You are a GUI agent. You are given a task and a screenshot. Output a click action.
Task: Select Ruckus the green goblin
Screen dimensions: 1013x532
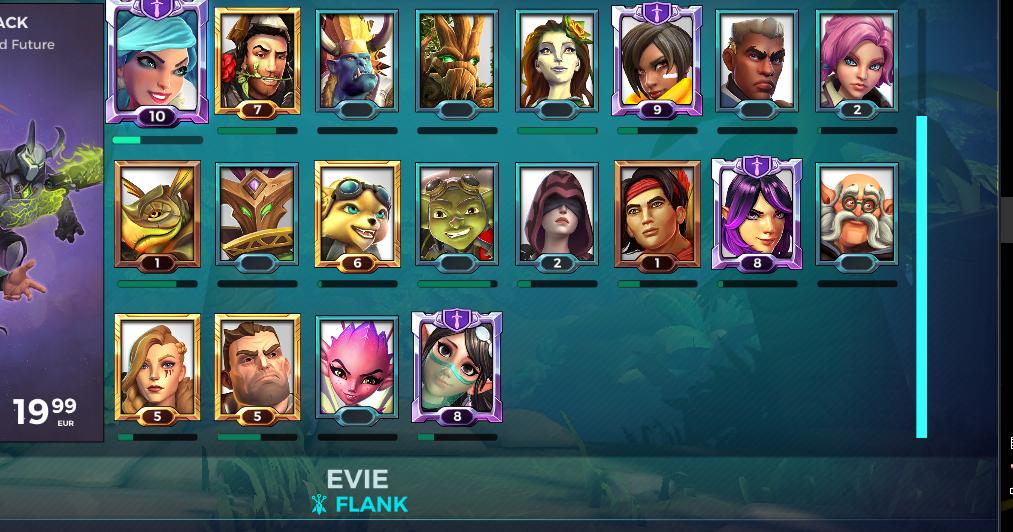[x=457, y=212]
